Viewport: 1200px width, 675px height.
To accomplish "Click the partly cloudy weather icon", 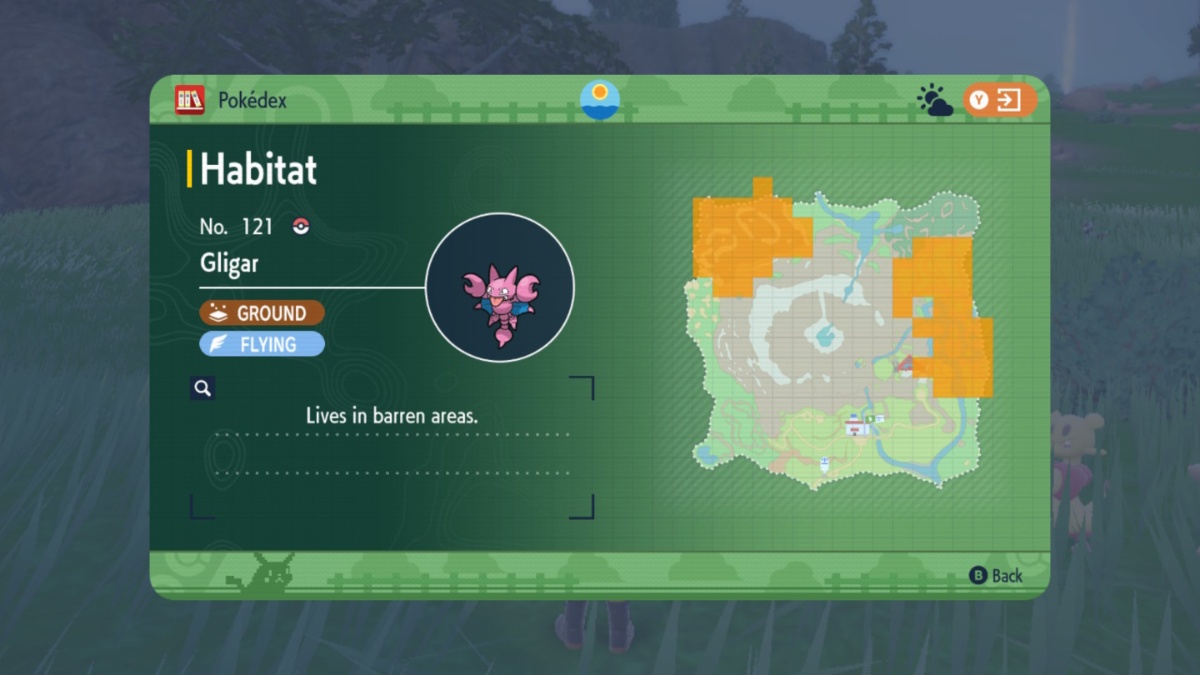I will point(935,101).
